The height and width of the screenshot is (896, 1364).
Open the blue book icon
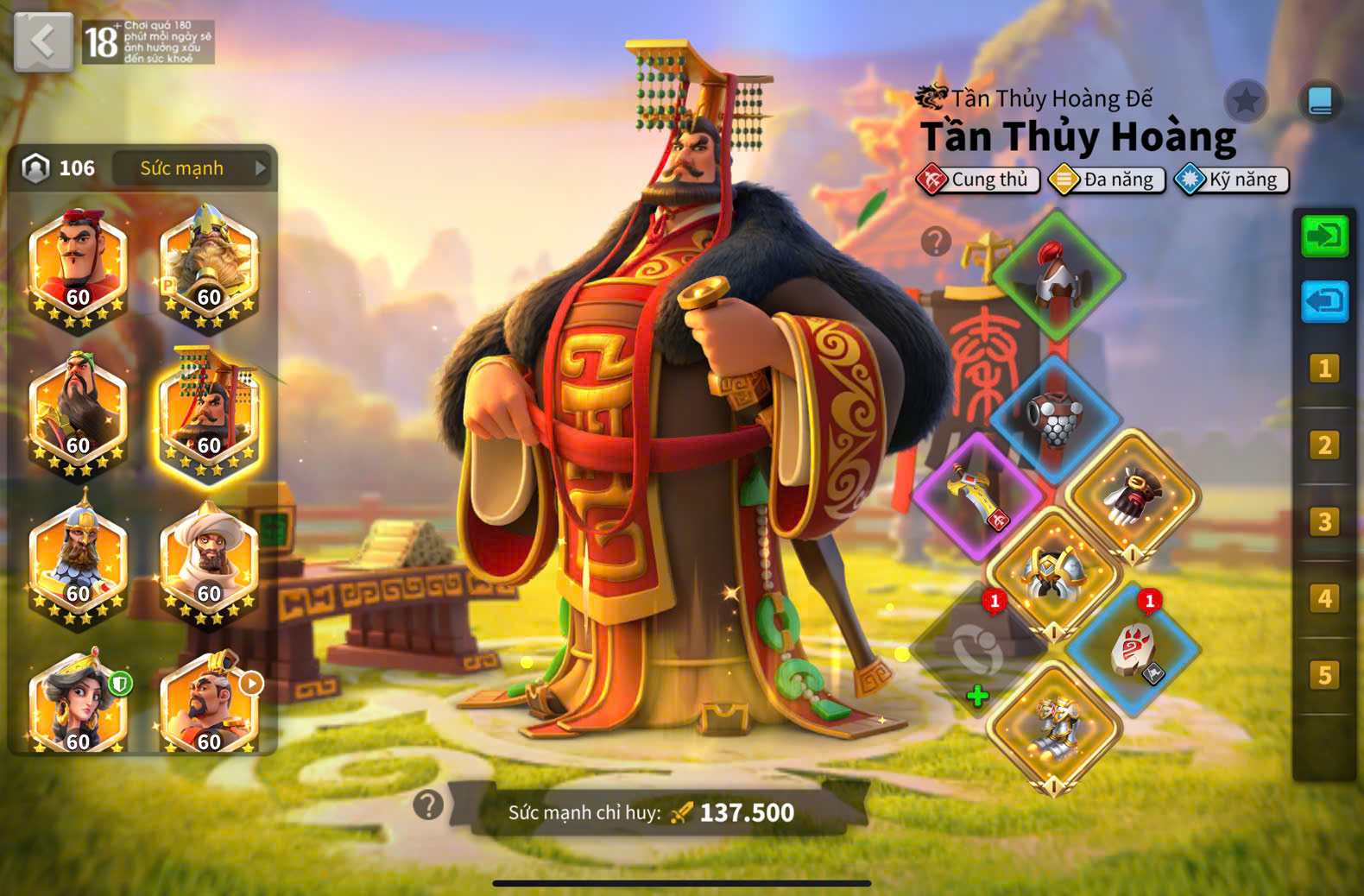tap(1320, 102)
